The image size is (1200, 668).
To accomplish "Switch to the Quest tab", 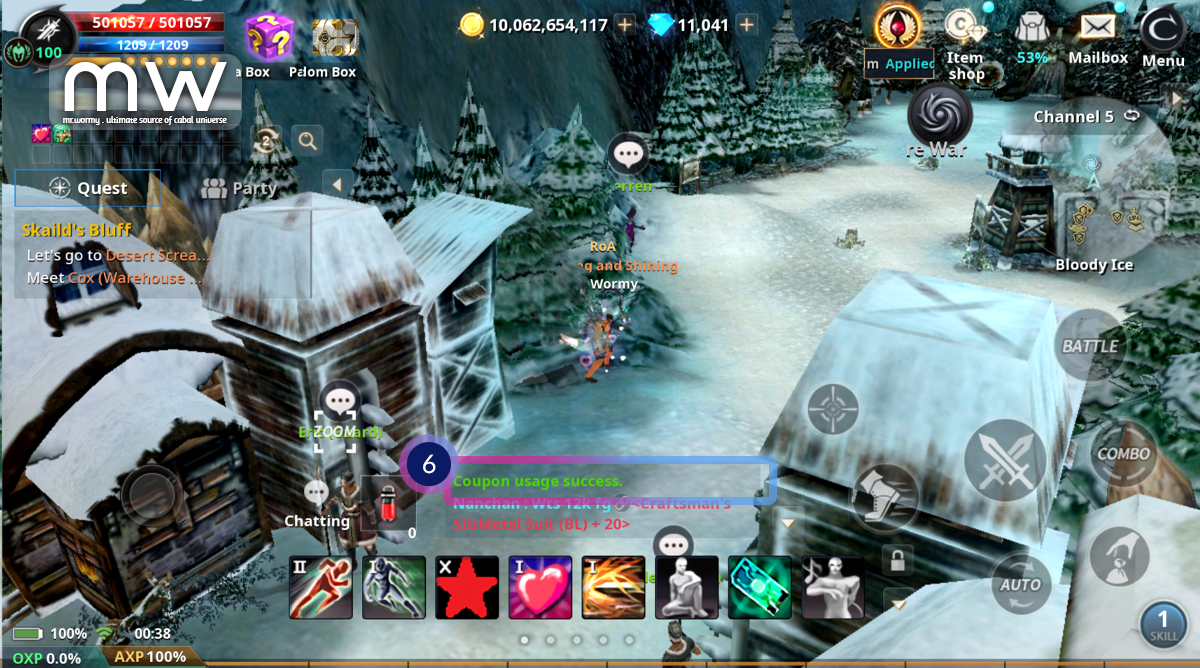I will 88,188.
